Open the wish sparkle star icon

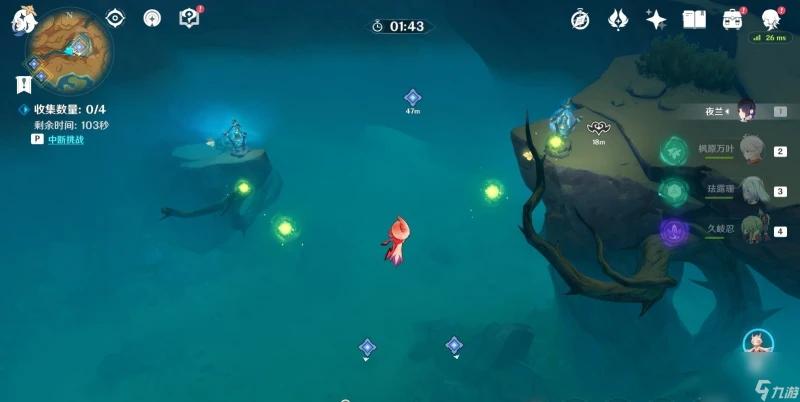point(656,19)
